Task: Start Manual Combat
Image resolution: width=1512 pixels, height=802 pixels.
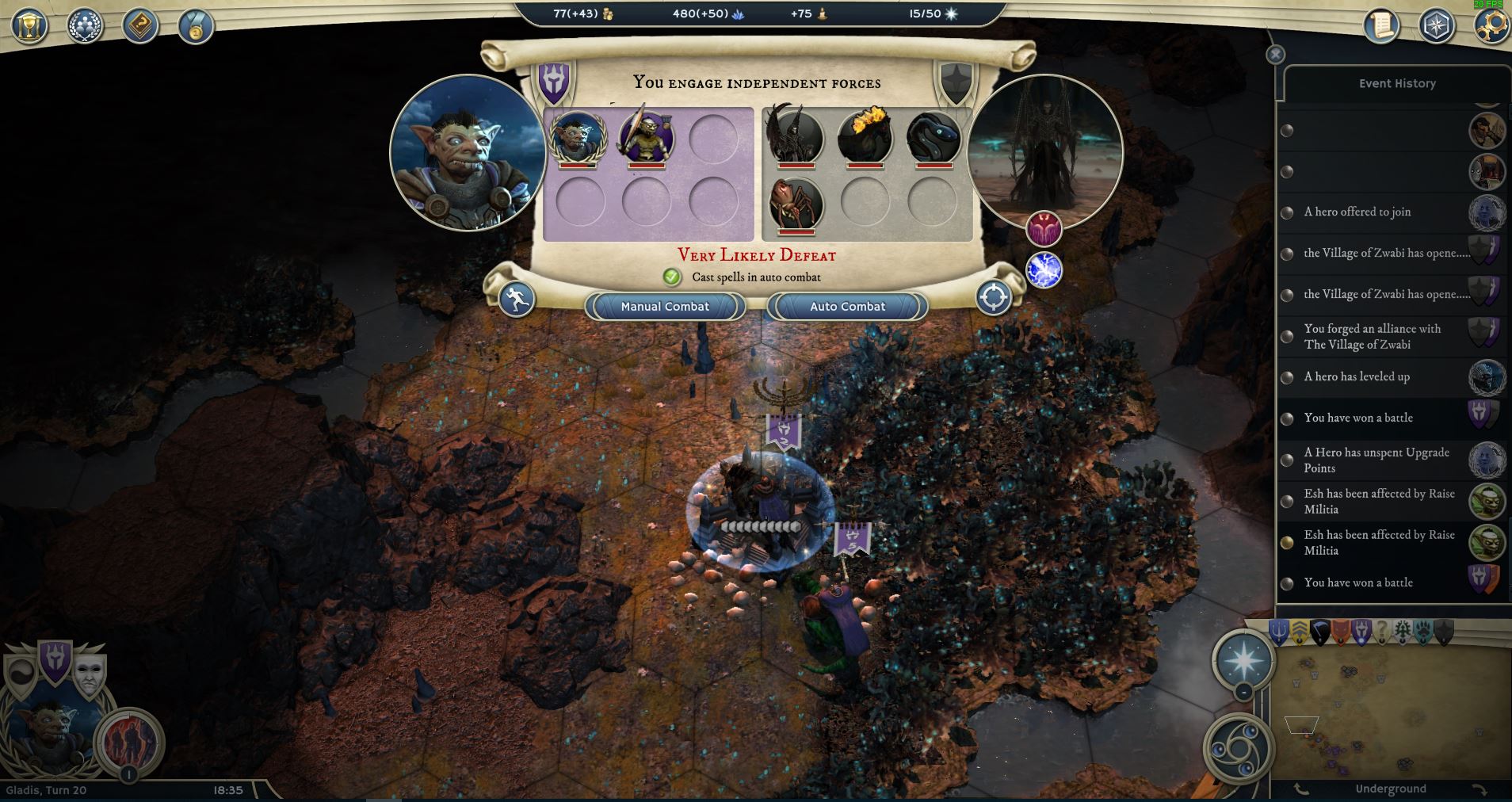Action: [665, 307]
